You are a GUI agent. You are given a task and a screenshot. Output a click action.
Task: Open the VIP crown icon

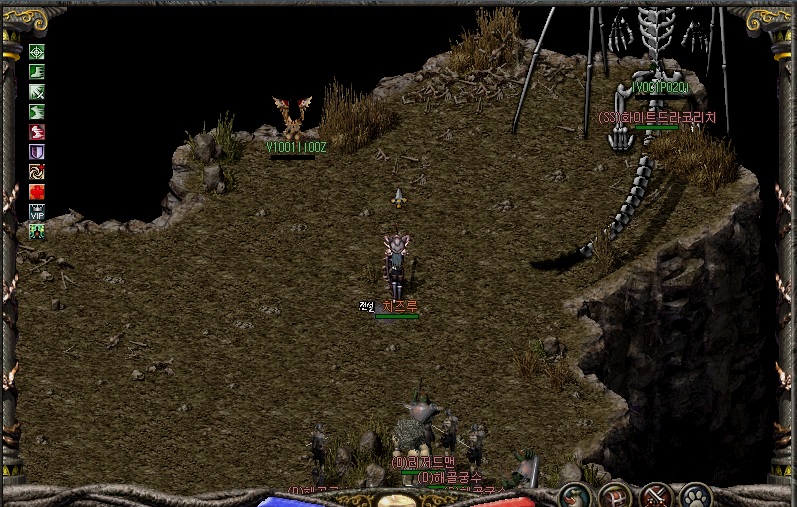[x=37, y=212]
